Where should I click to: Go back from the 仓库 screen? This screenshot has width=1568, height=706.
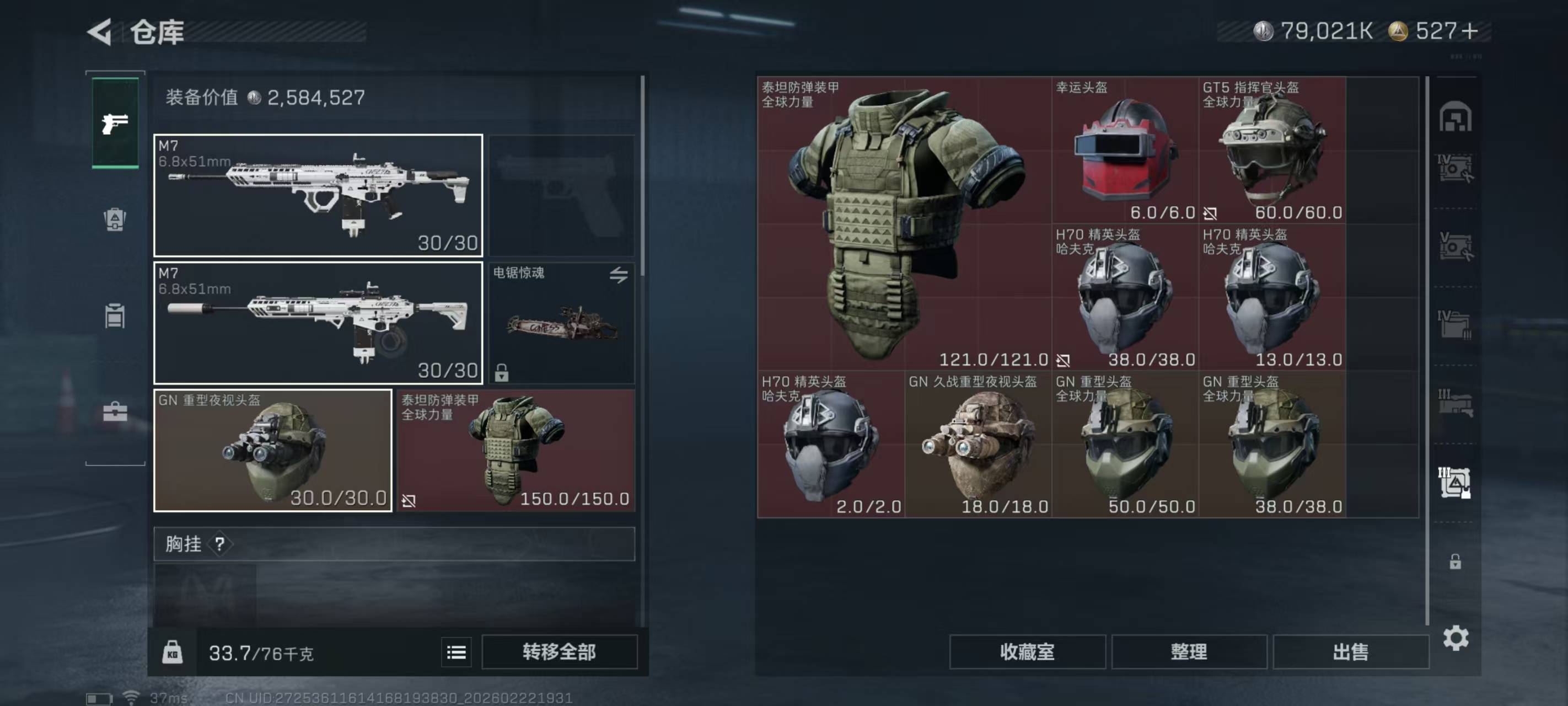tap(100, 31)
